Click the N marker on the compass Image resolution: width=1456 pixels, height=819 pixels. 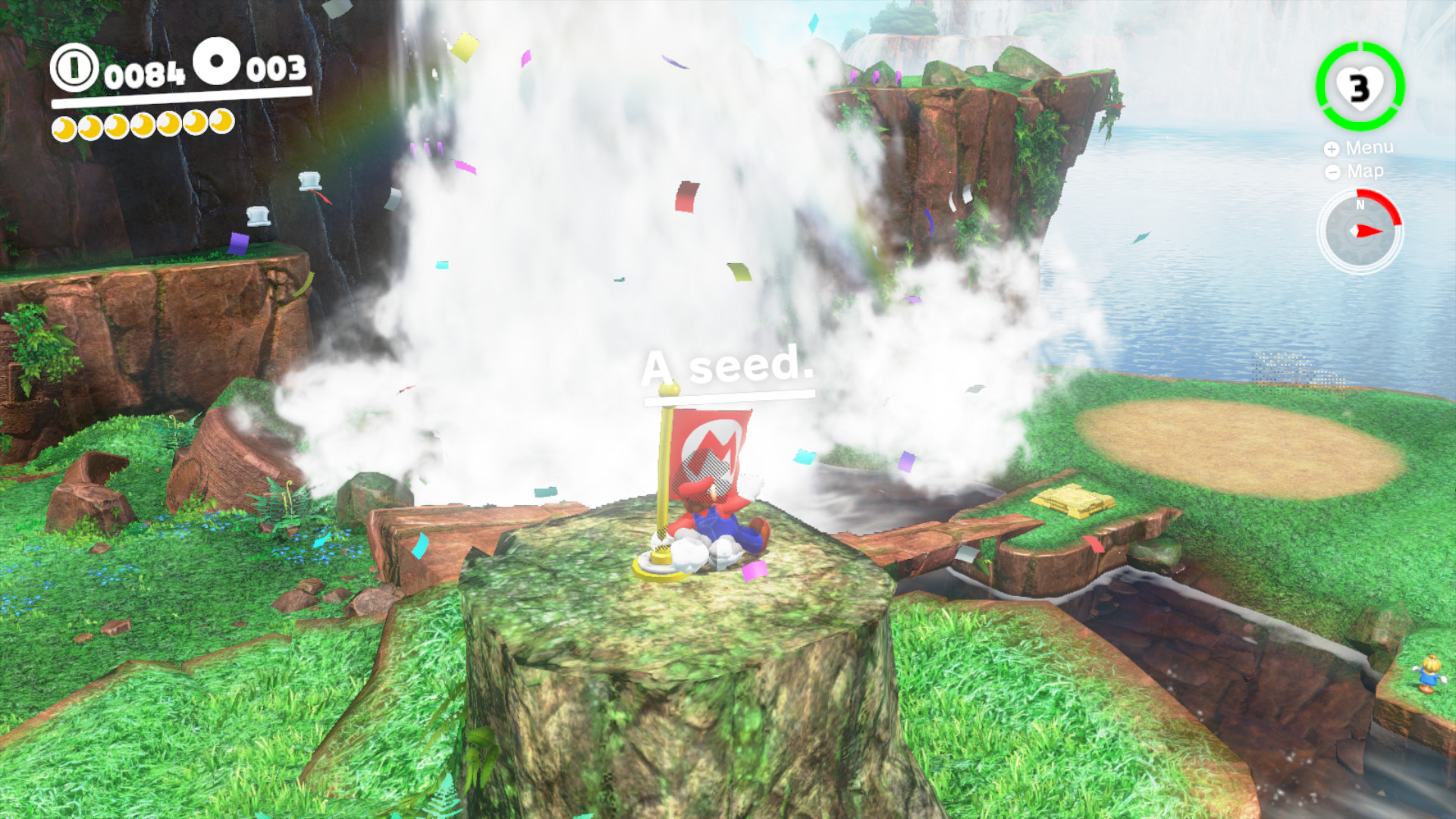click(x=1360, y=206)
